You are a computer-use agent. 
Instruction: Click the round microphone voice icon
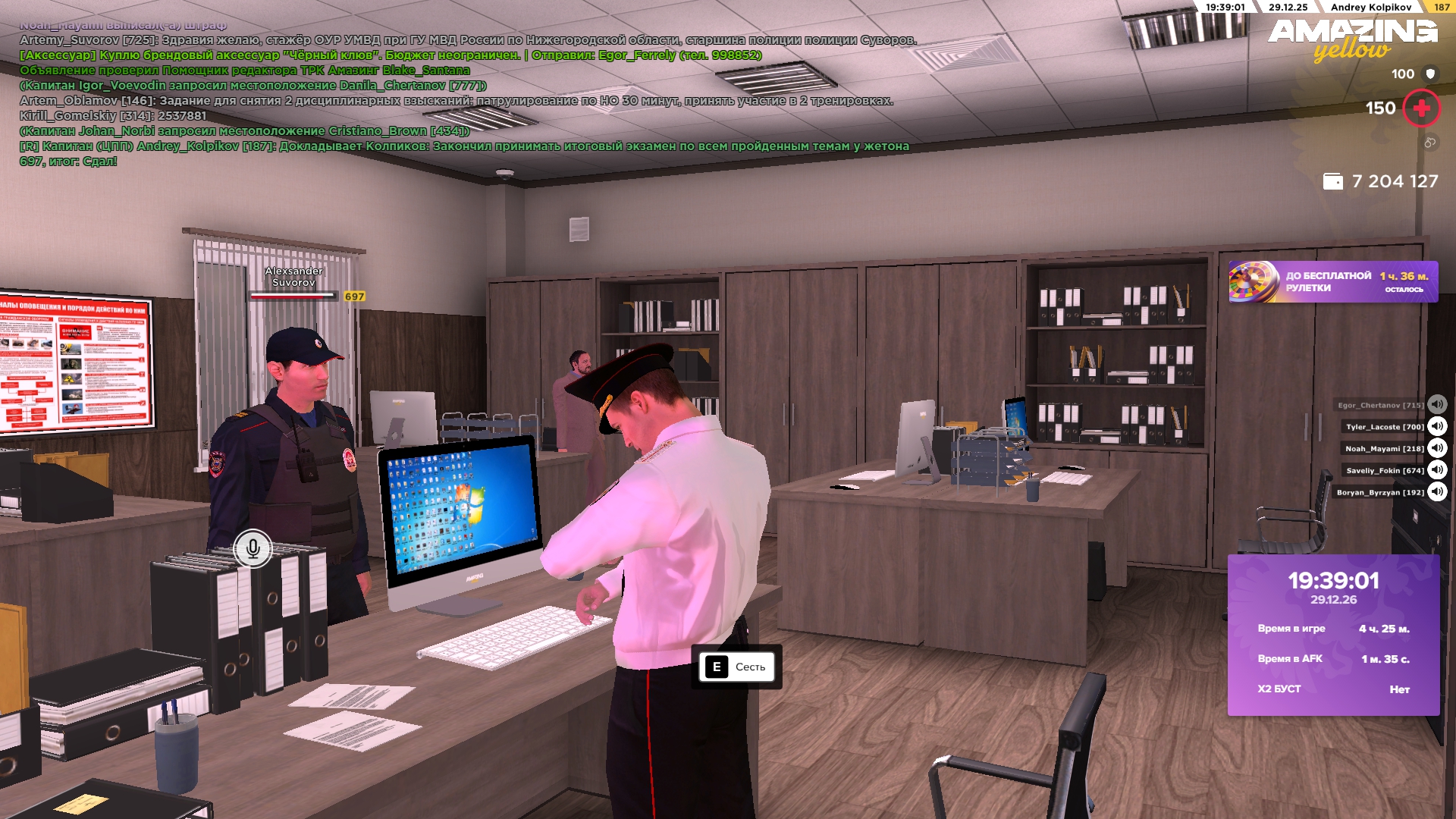[x=253, y=548]
